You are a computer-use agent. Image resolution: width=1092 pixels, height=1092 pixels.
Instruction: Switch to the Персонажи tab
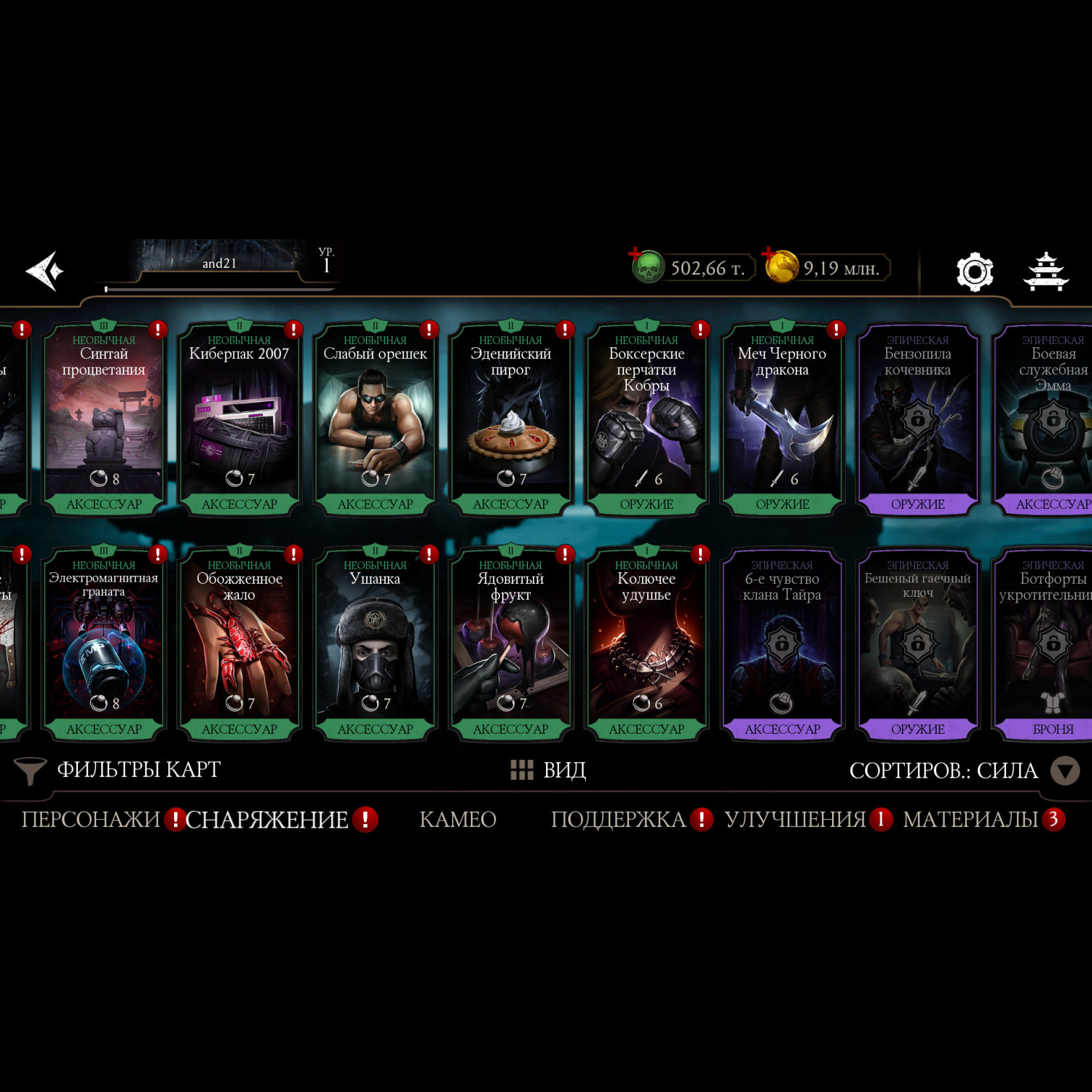[91, 820]
